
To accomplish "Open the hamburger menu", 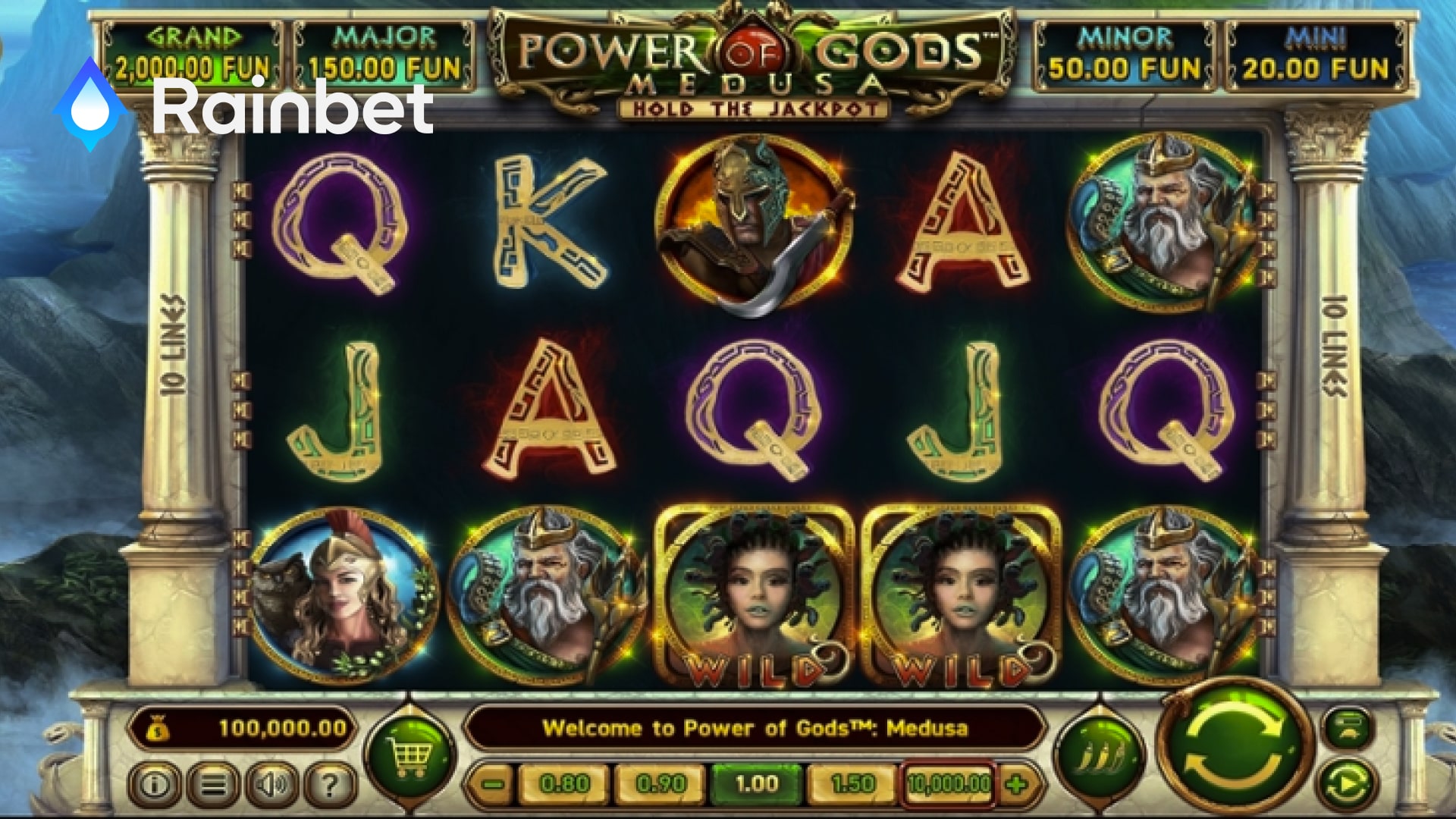I will (x=213, y=784).
